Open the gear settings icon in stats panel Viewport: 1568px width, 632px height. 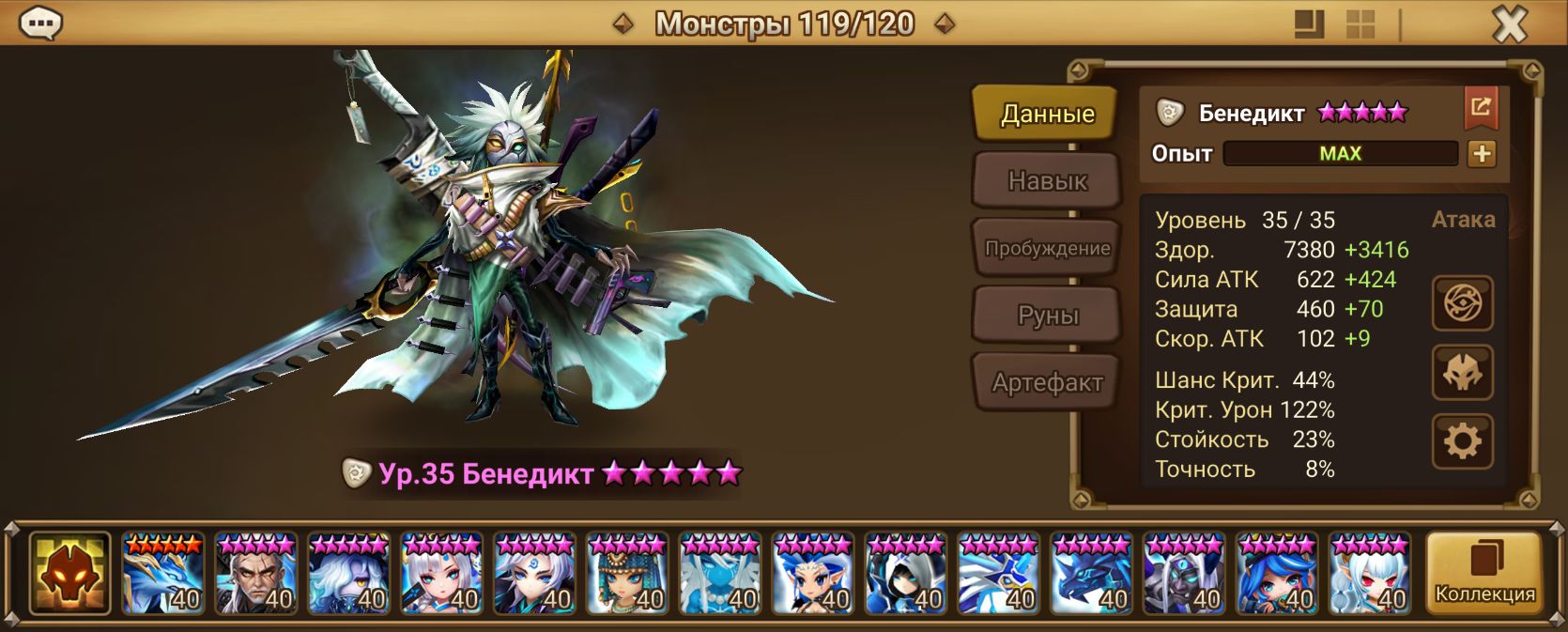[x=1462, y=440]
